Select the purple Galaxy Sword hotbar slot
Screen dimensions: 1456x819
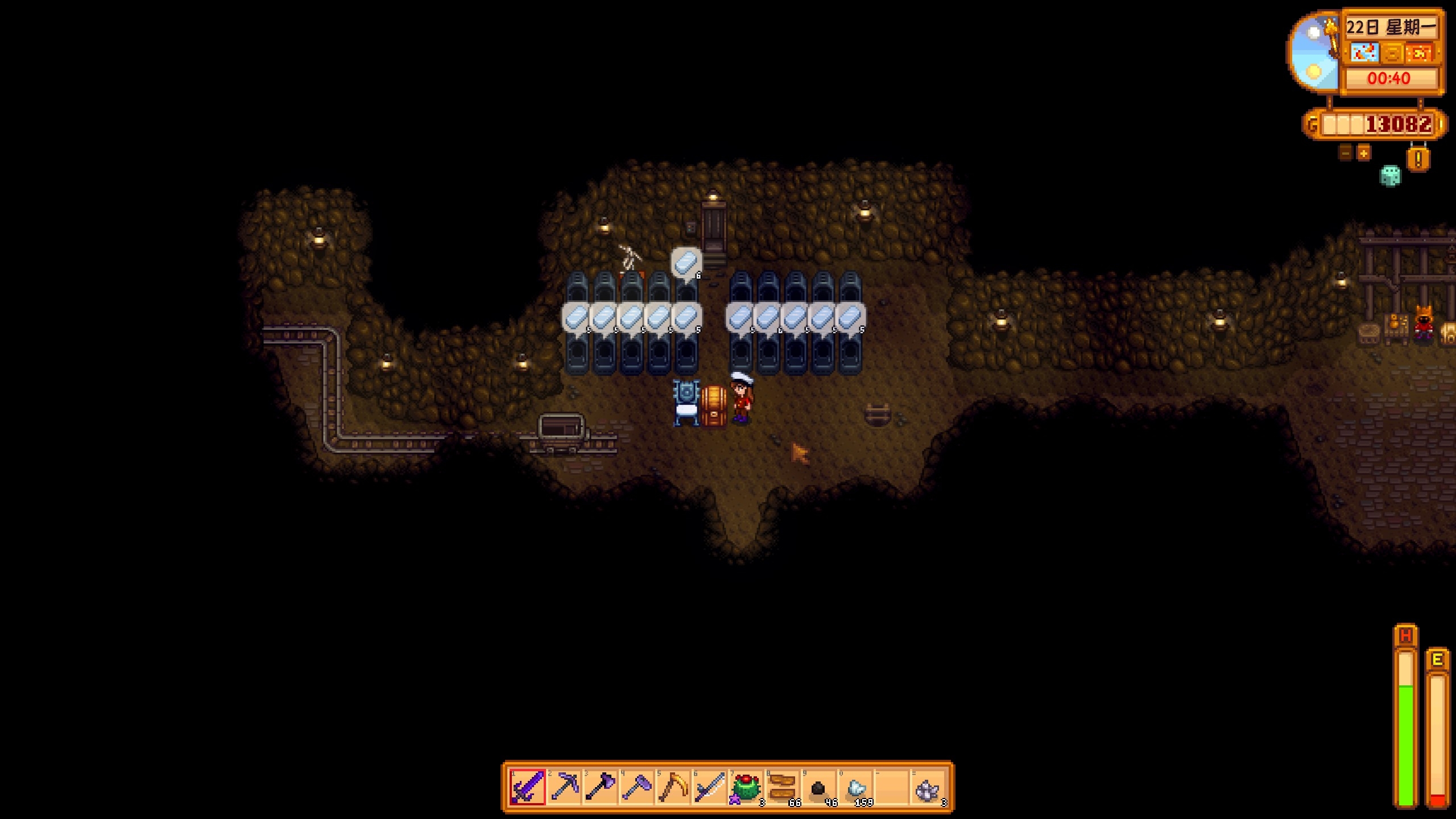click(x=527, y=788)
